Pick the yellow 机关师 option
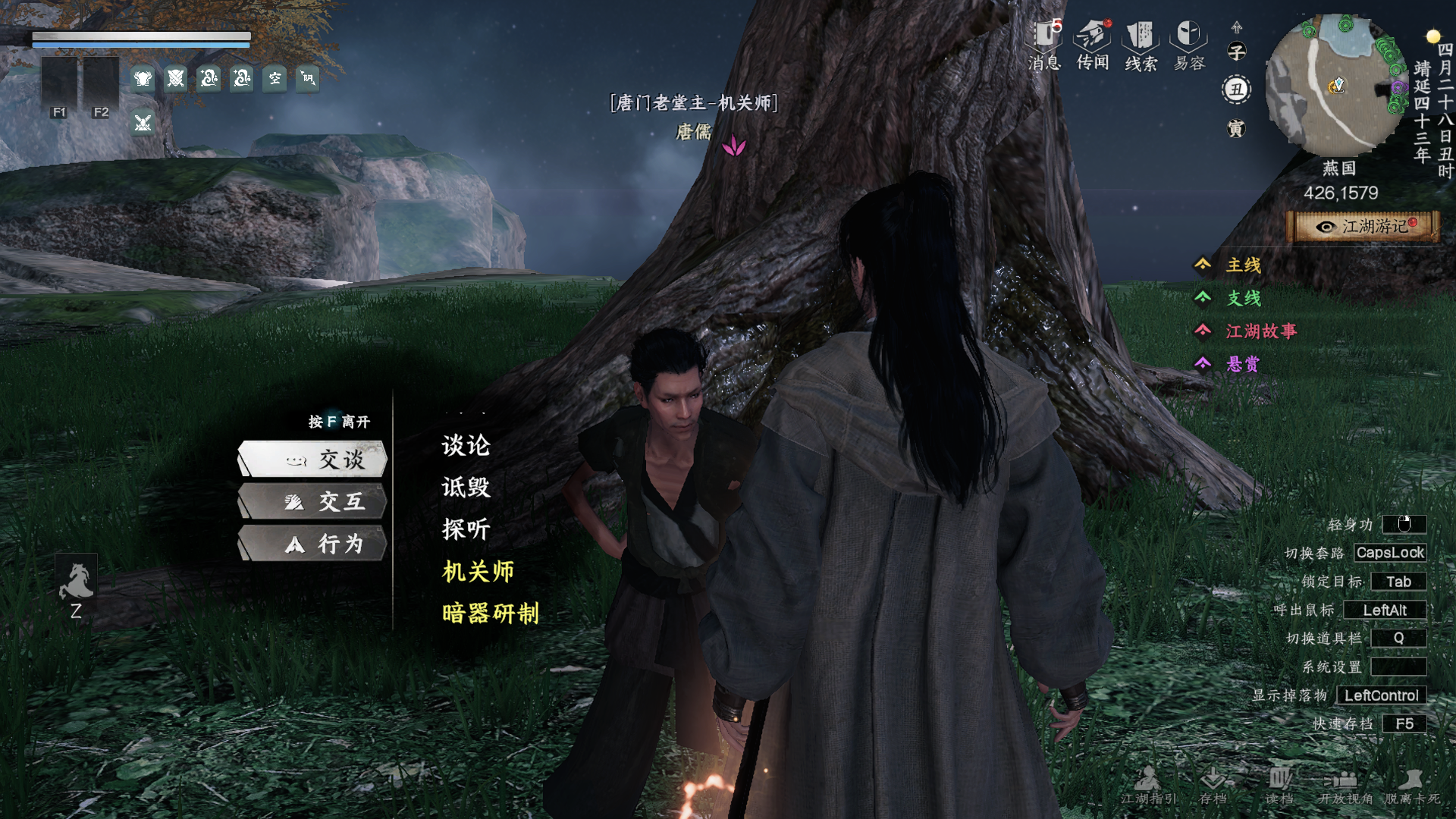Screen dimensions: 1456x819 [478, 571]
